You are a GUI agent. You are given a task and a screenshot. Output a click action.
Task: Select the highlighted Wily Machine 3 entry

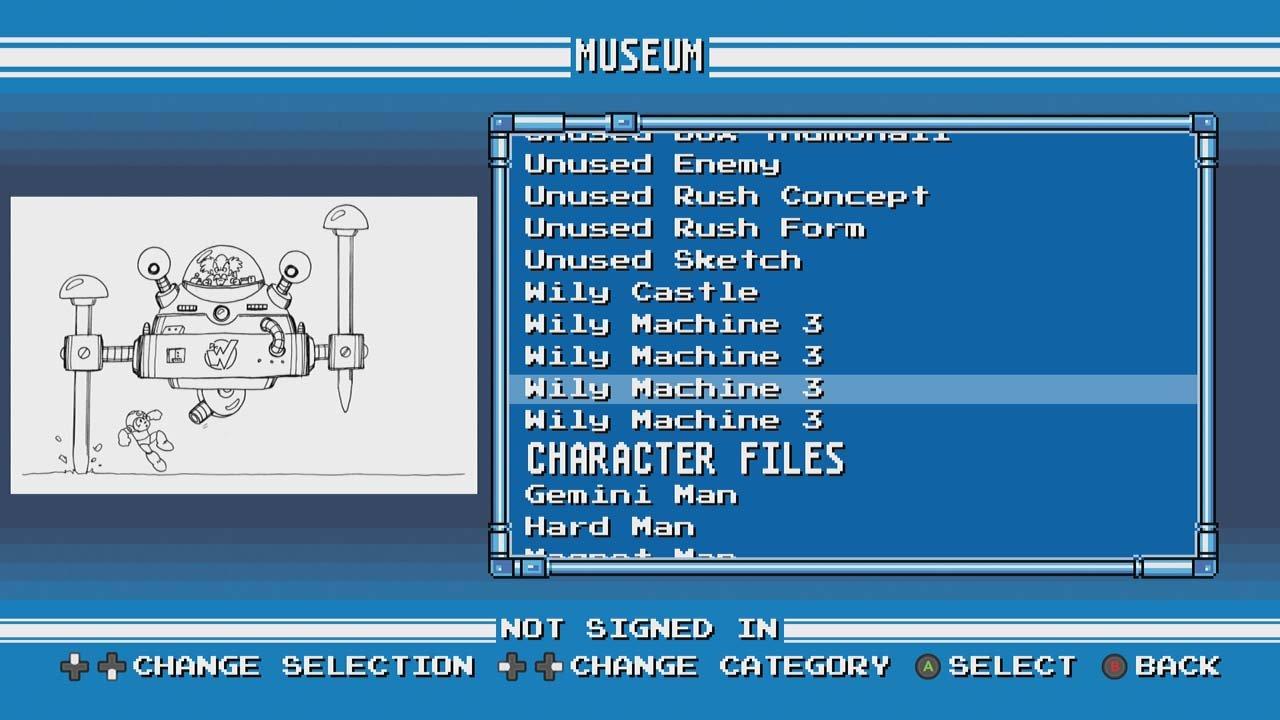tap(670, 388)
